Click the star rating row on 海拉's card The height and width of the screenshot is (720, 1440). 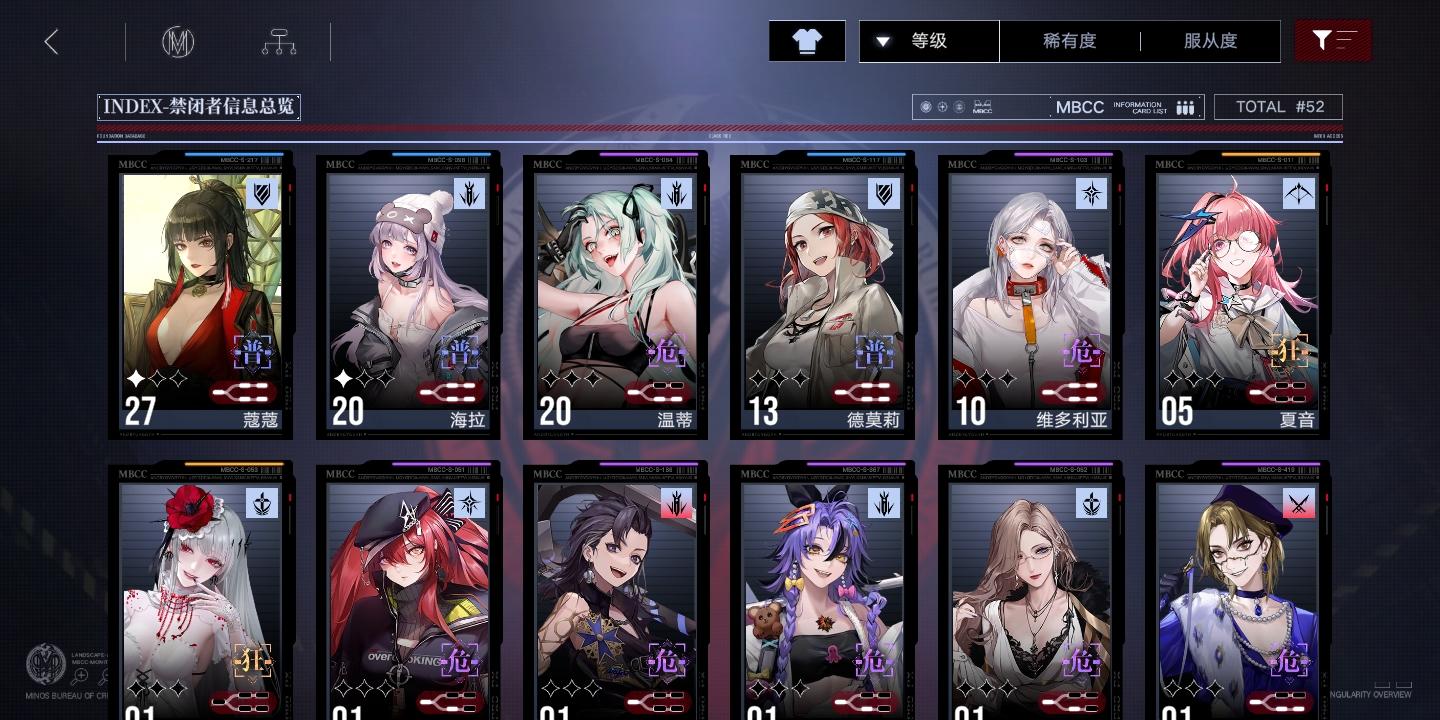click(366, 378)
